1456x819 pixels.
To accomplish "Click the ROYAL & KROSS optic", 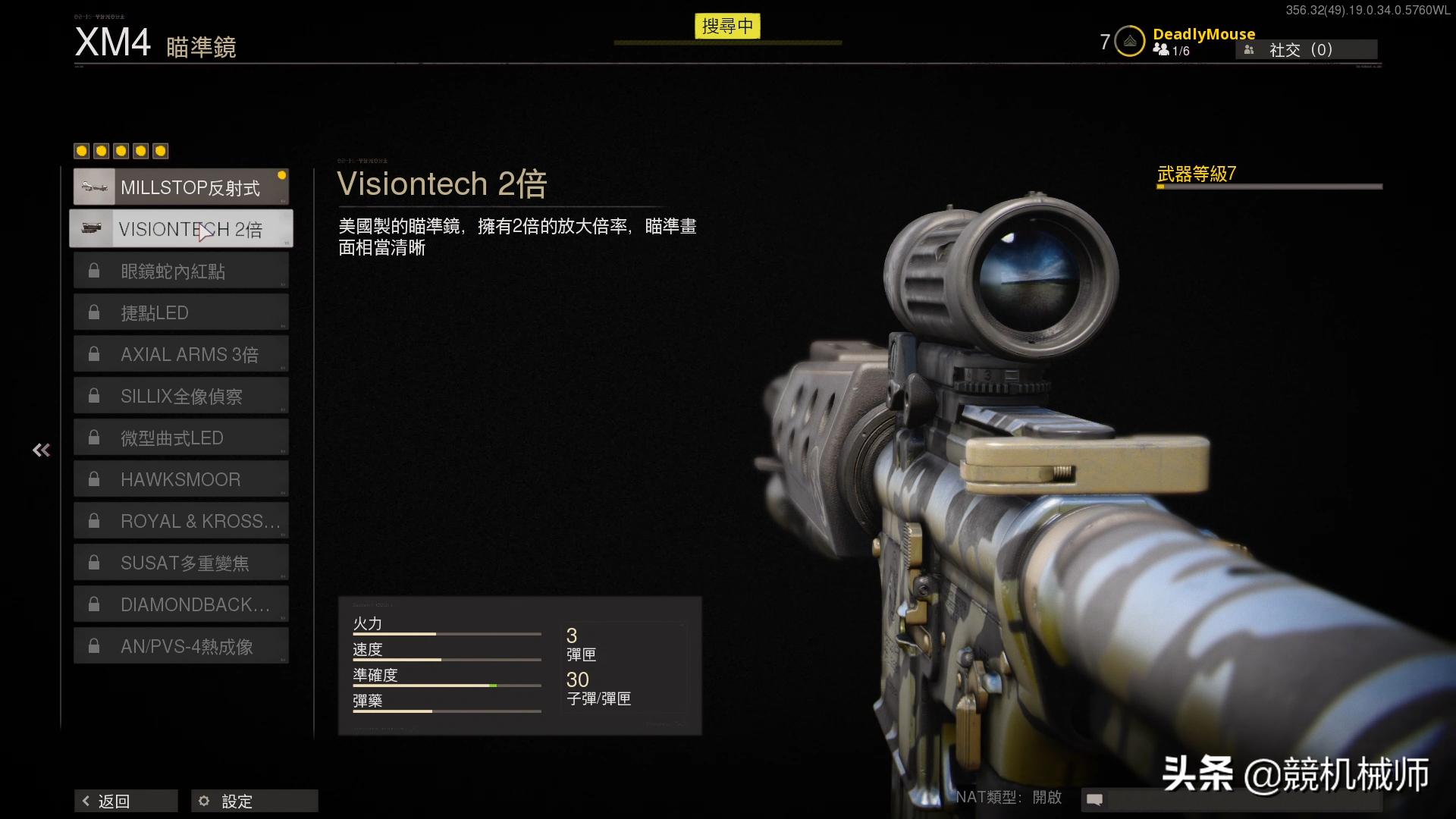I will click(180, 521).
